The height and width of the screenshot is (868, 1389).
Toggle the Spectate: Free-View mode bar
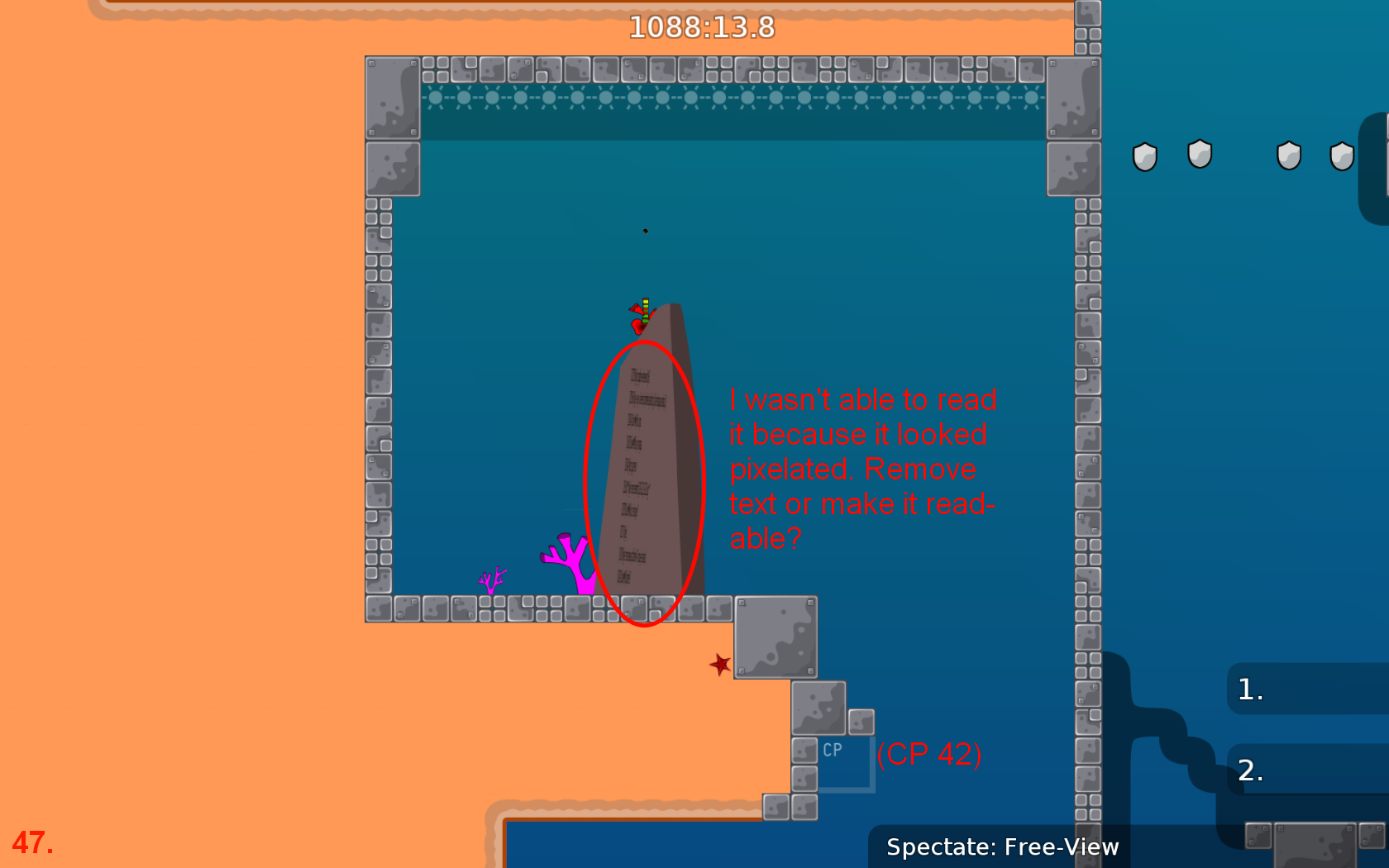[1002, 847]
